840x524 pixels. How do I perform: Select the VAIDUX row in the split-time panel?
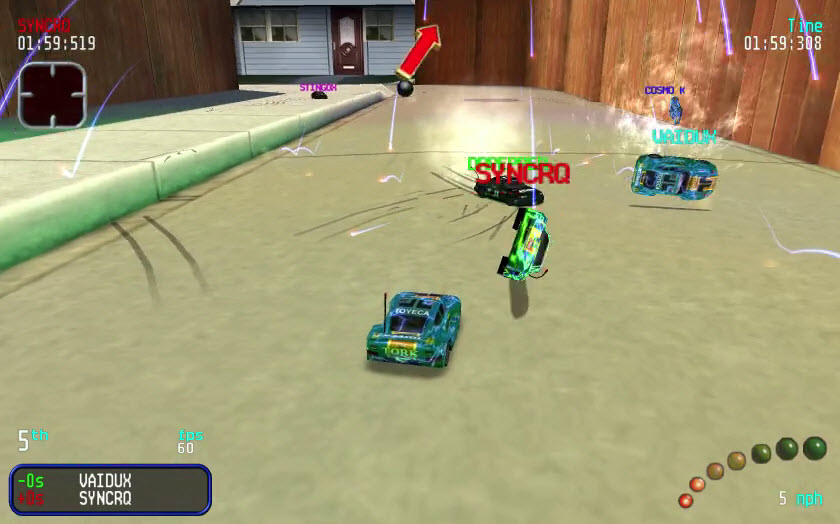[x=110, y=480]
